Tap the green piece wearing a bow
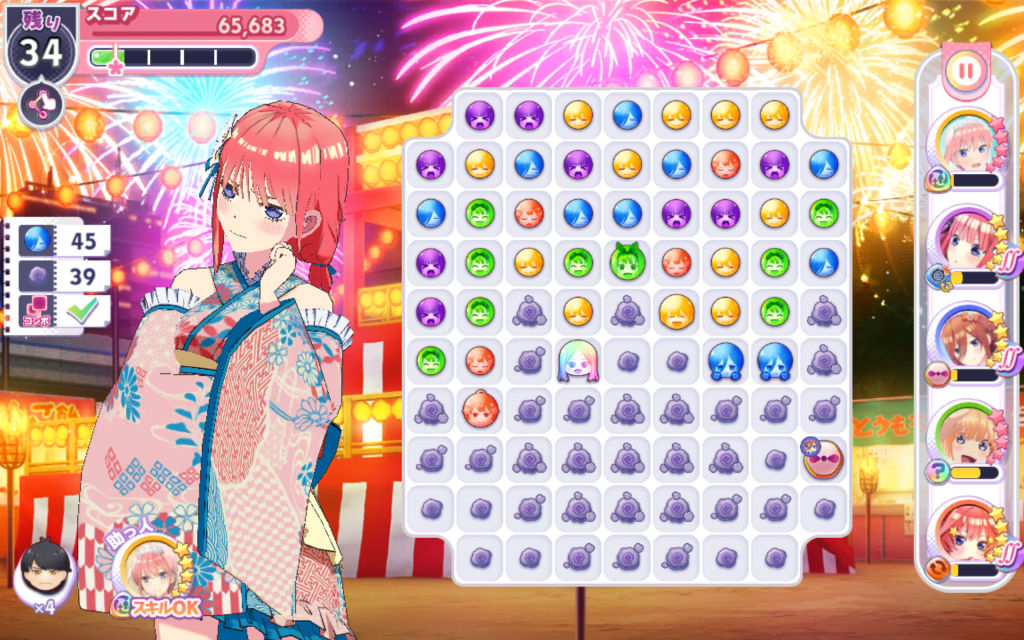Image resolution: width=1024 pixels, height=640 pixels. pos(628,261)
